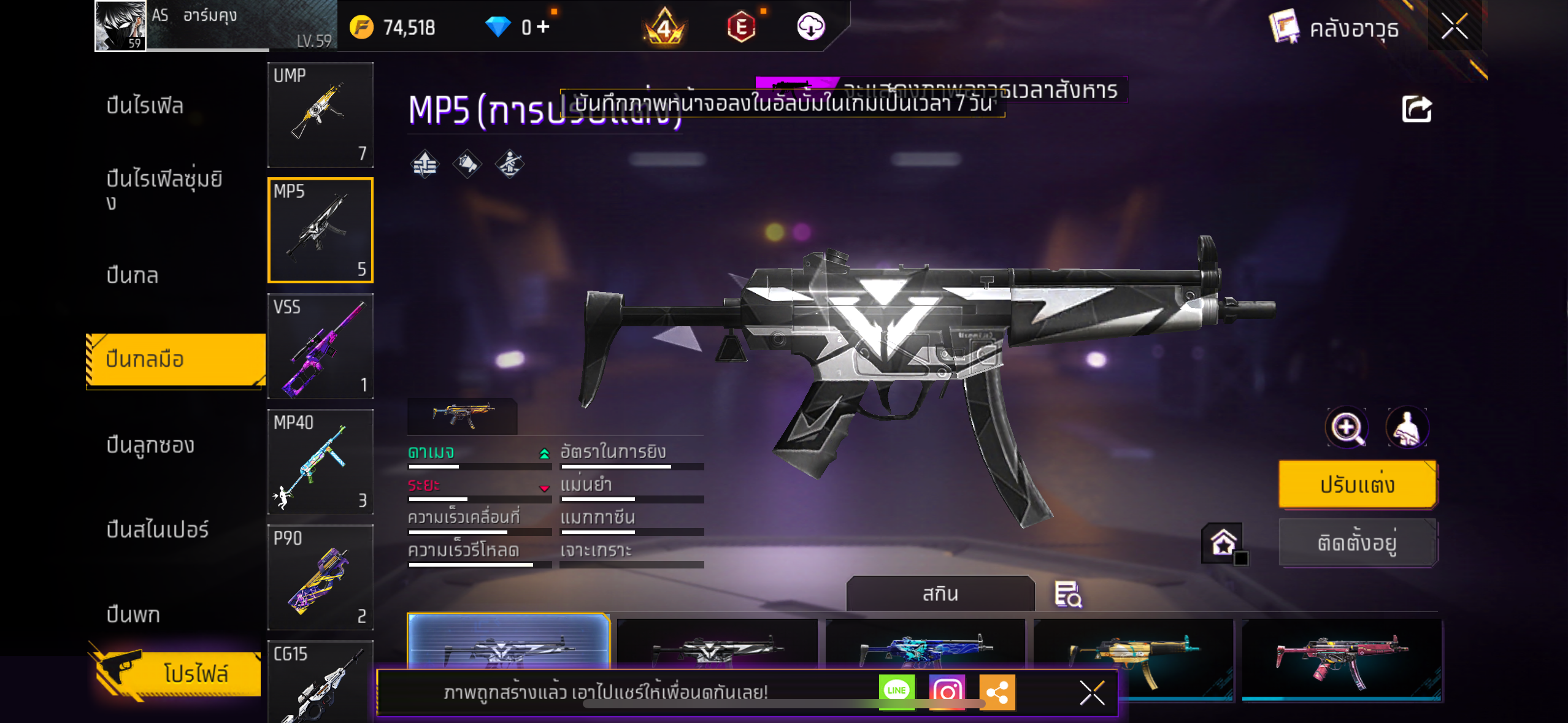The height and width of the screenshot is (723, 1568).
Task: Click the magnifier zoom weapon icon
Action: [1347, 427]
